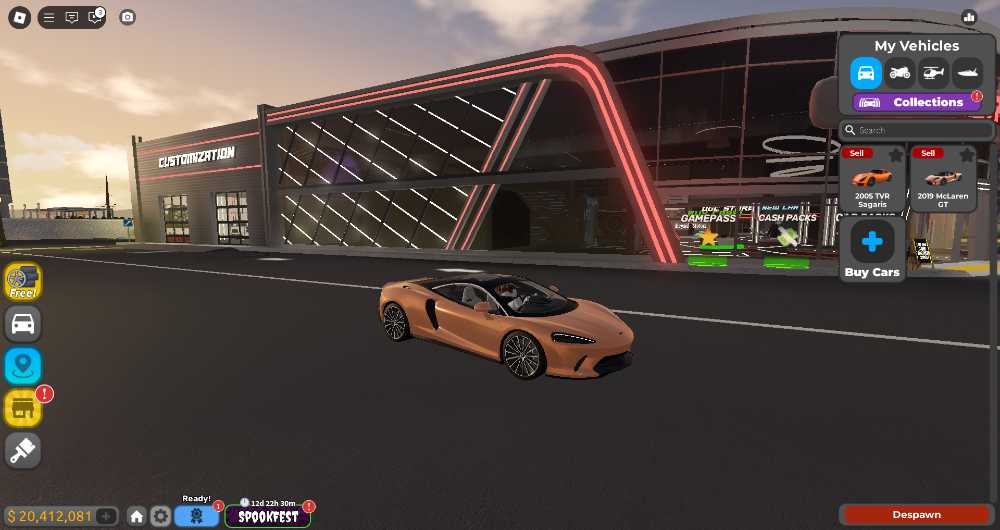Select the 2005 TVR Sagaris card
This screenshot has width=1000, height=530.
tap(872, 183)
